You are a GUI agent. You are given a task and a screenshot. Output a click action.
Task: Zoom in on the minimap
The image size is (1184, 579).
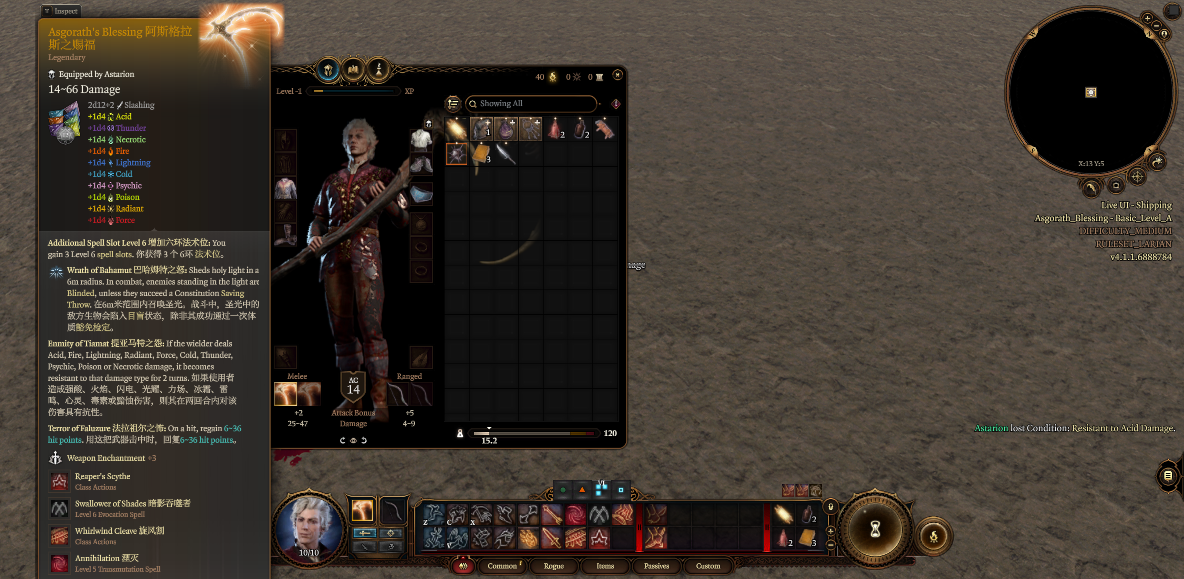1147,18
